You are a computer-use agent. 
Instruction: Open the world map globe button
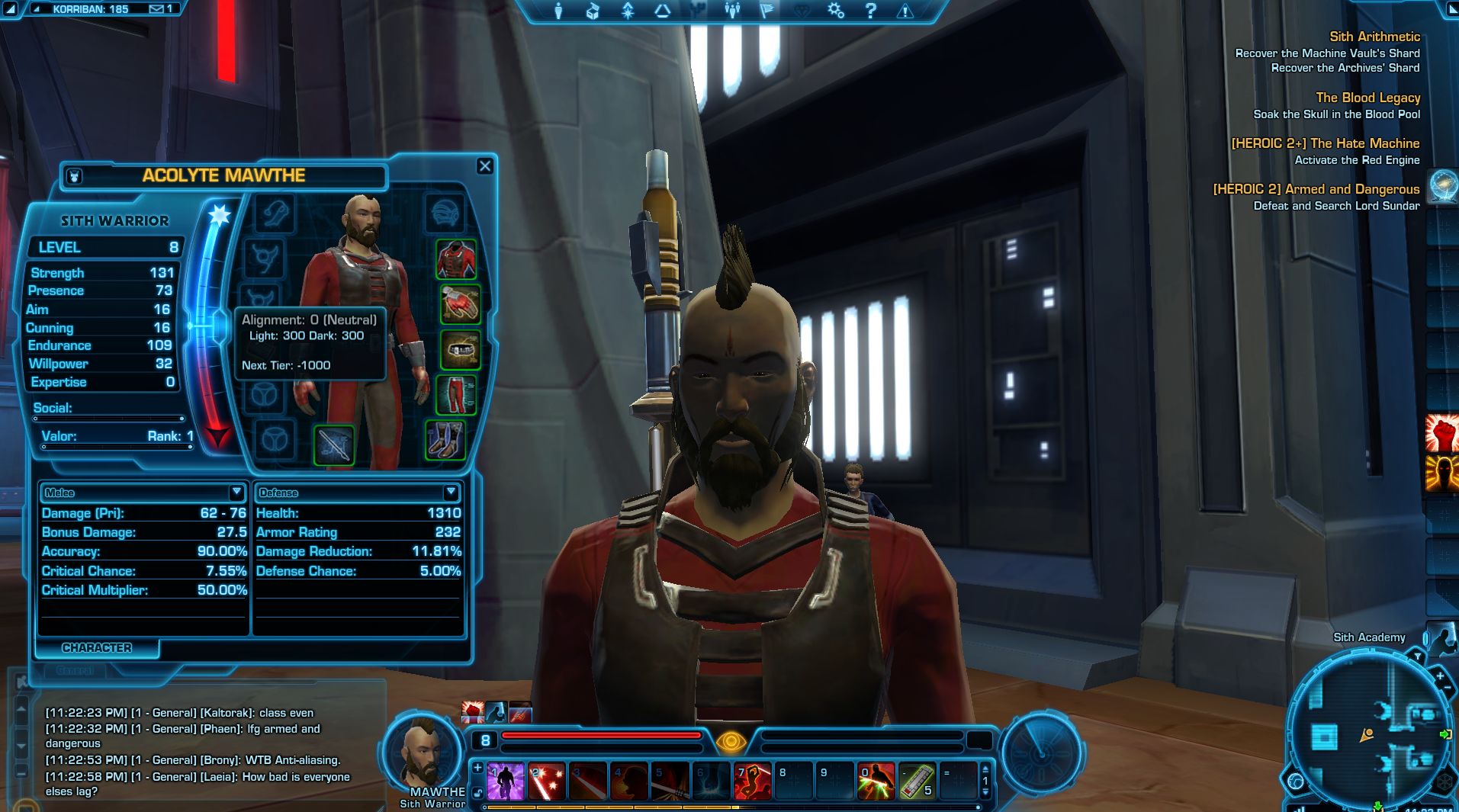[x=1443, y=187]
